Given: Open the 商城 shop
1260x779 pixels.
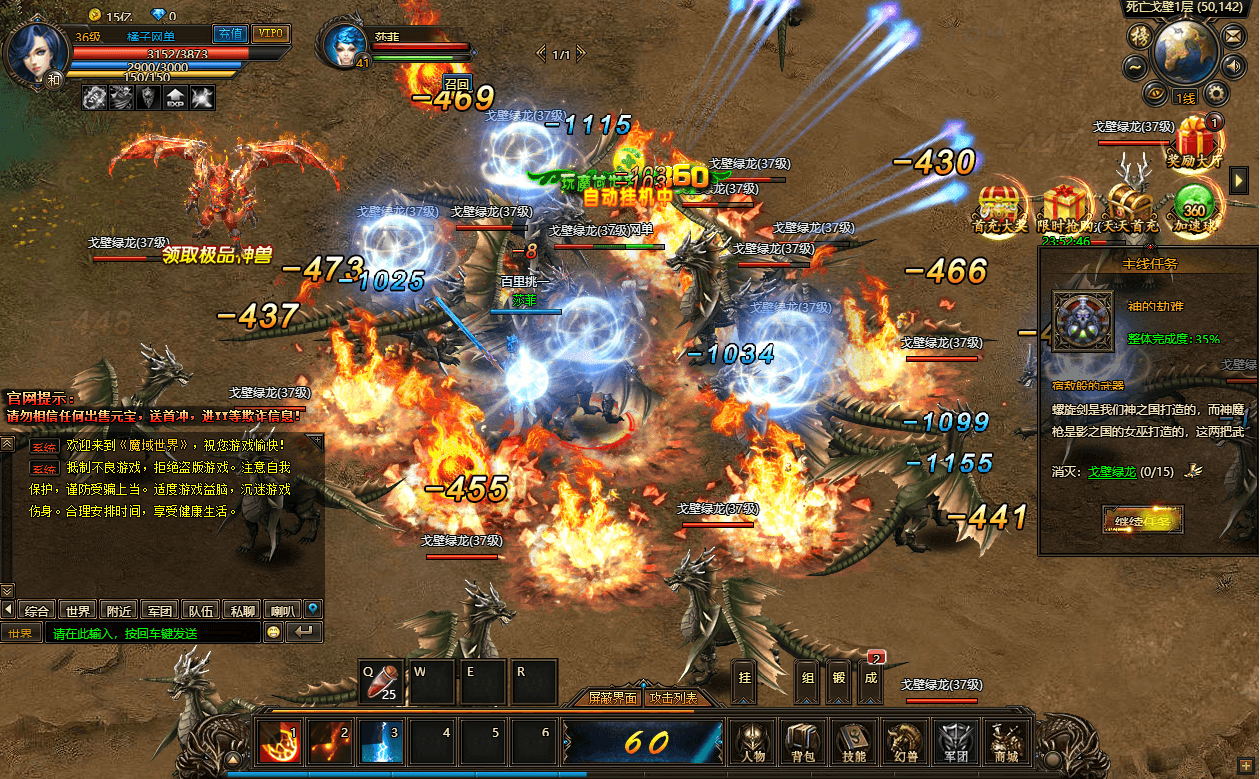Looking at the screenshot, I should point(1005,742).
